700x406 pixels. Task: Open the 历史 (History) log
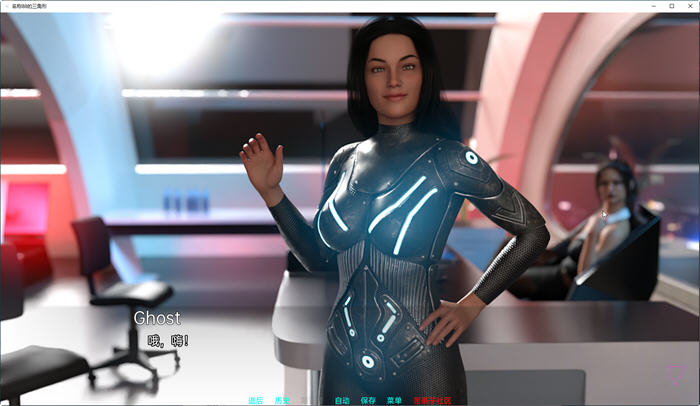click(x=282, y=400)
